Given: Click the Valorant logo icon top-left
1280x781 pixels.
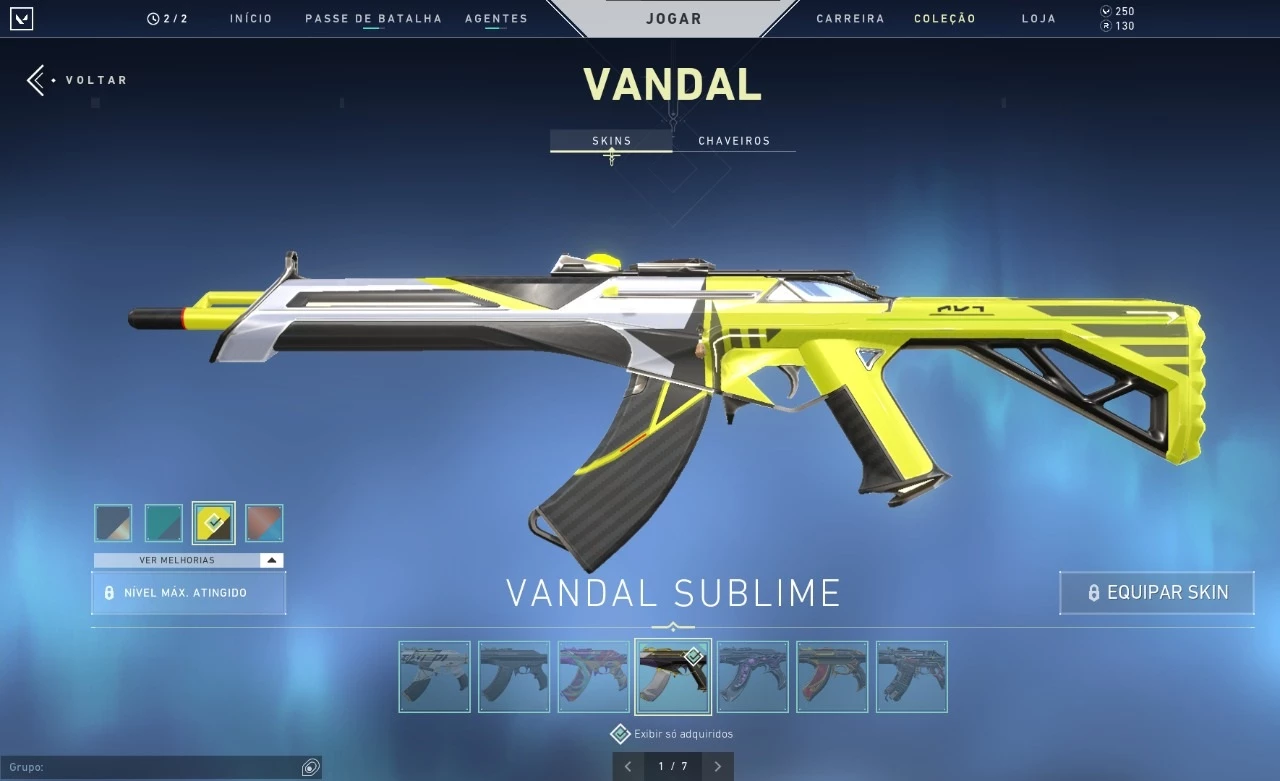Looking at the screenshot, I should click(x=21, y=18).
